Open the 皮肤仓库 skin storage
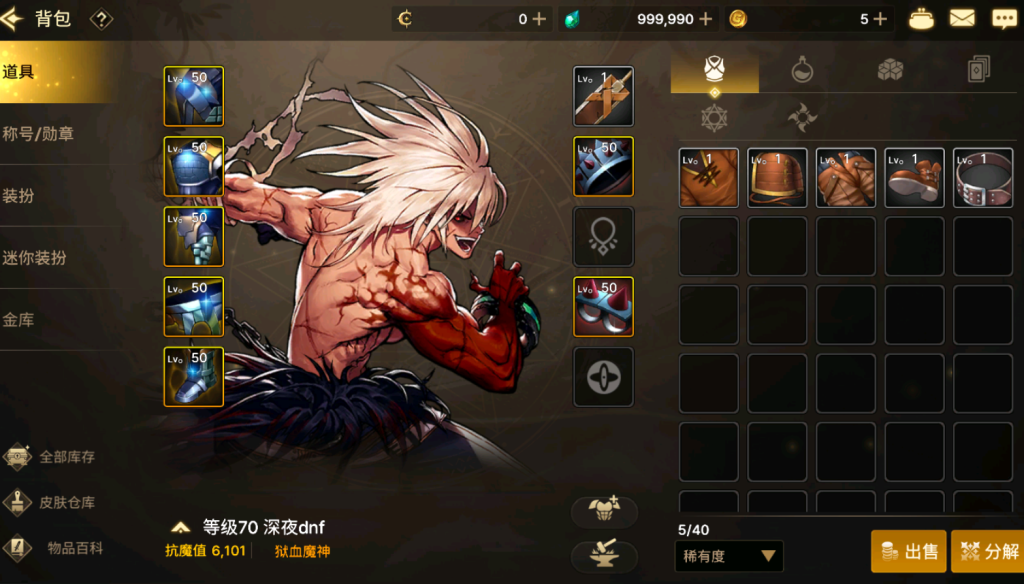Image resolution: width=1024 pixels, height=584 pixels. click(x=66, y=502)
